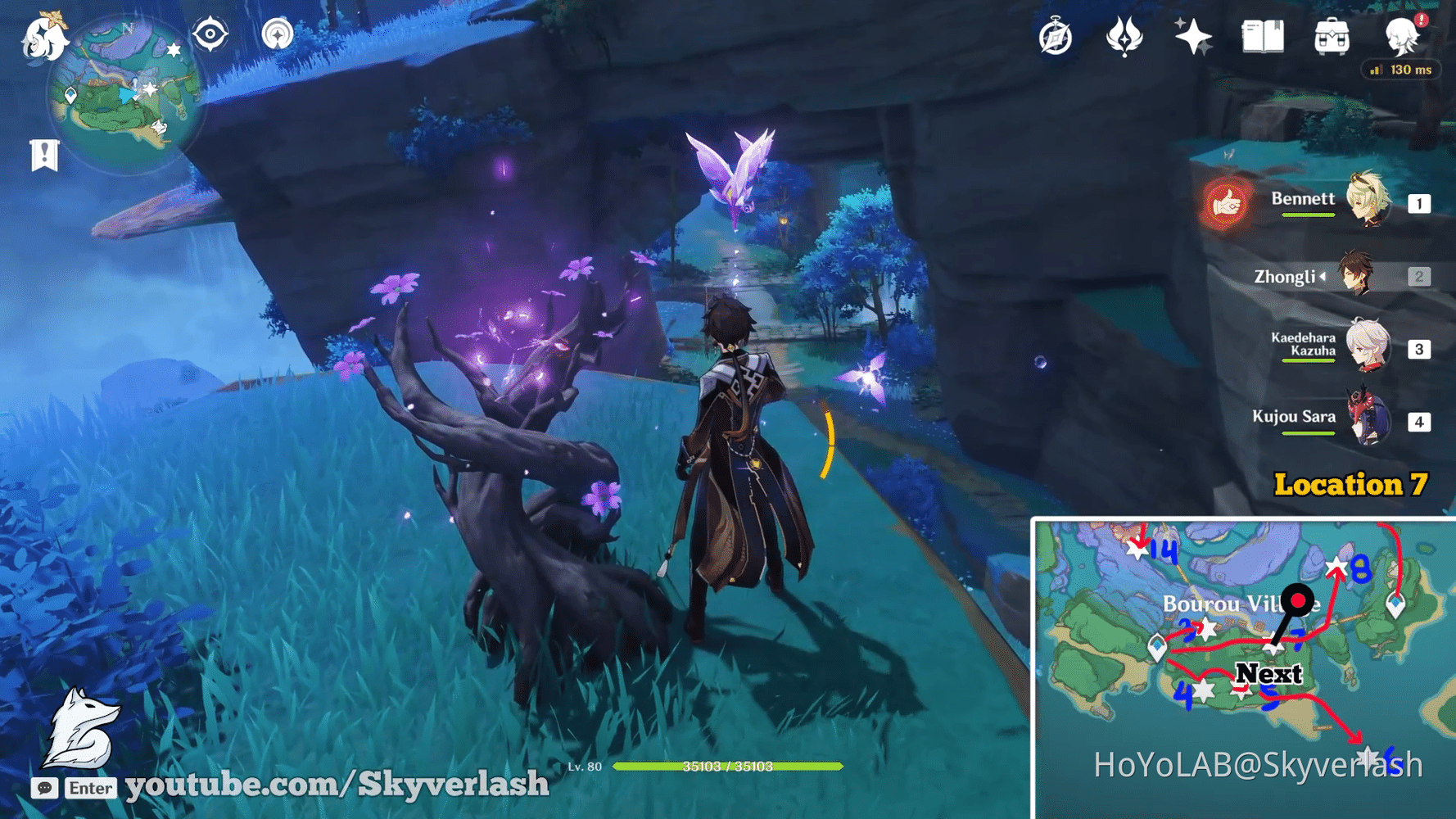Open the Inventory backpack icon
Viewport: 1456px width, 819px height.
(1333, 37)
